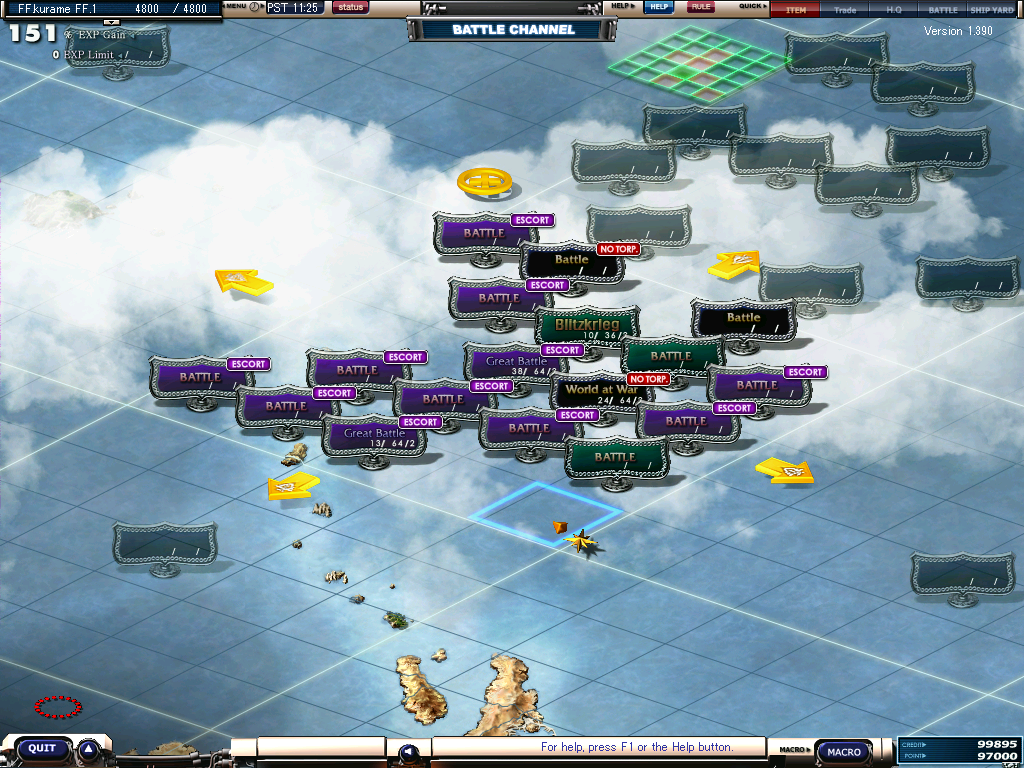Click the QUIT button
Screen dimensions: 1024x768
pyautogui.click(x=42, y=748)
